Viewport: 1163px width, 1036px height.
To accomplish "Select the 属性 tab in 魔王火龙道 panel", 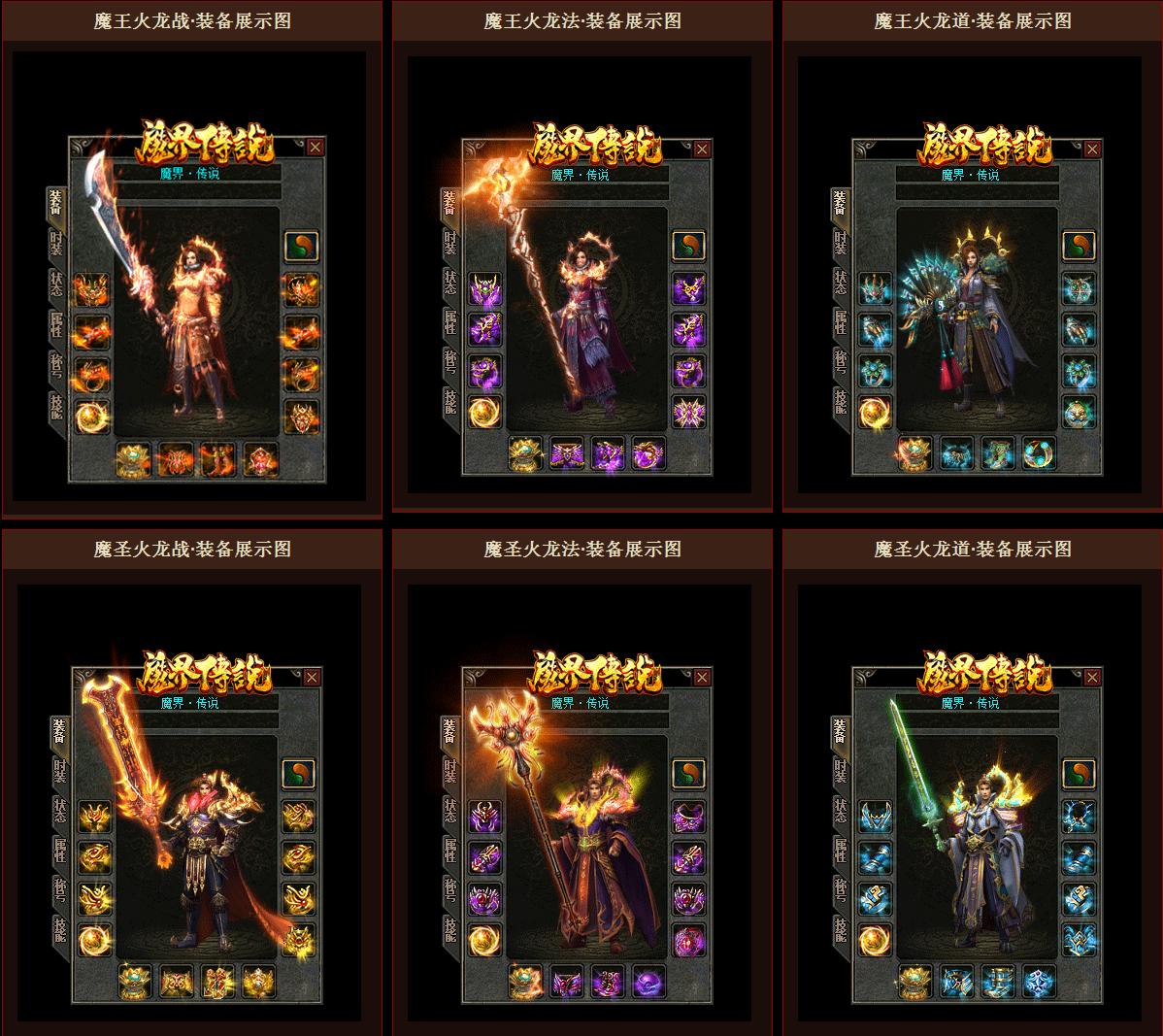I will (841, 322).
